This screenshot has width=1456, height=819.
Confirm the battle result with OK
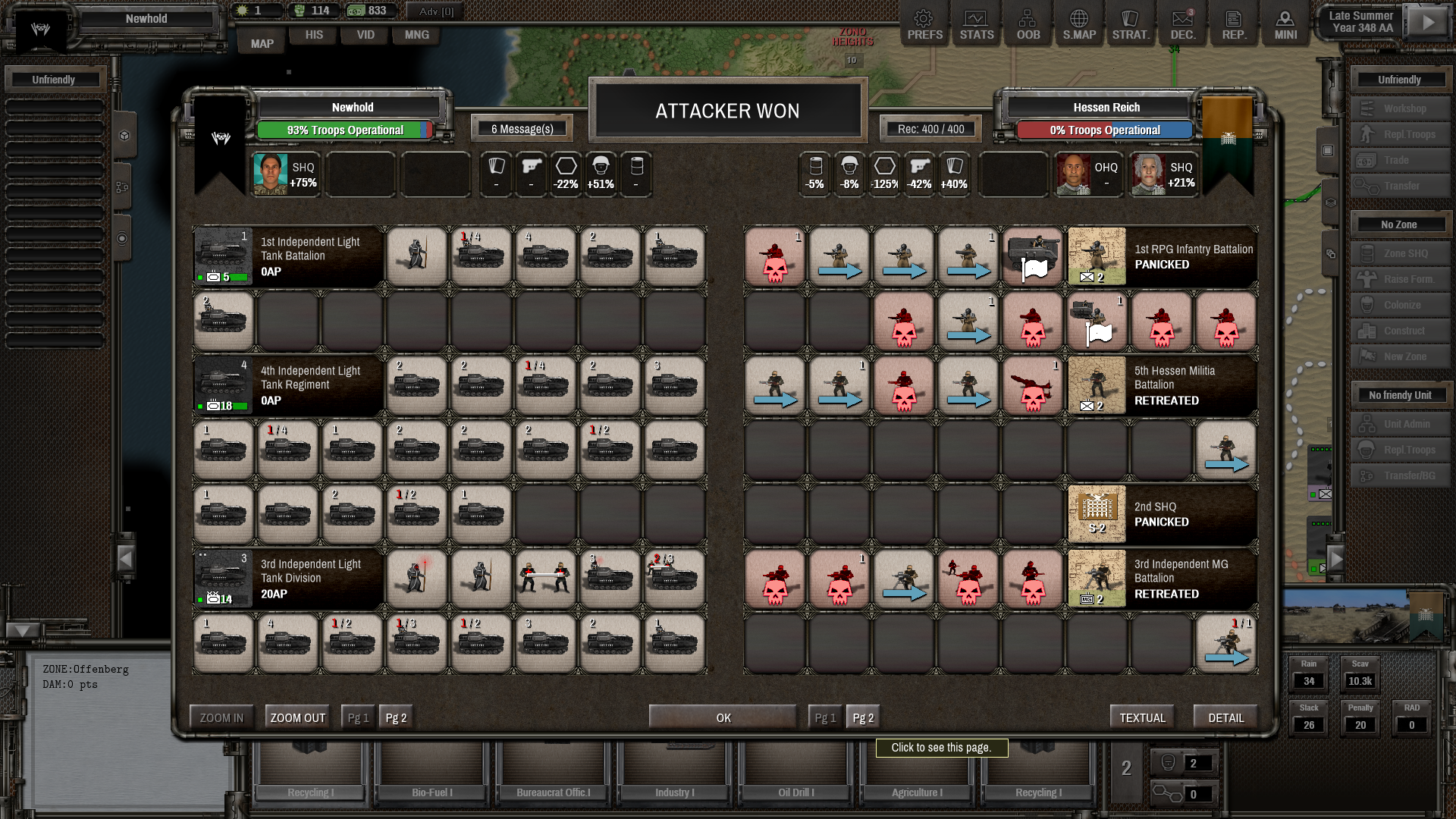pyautogui.click(x=723, y=717)
